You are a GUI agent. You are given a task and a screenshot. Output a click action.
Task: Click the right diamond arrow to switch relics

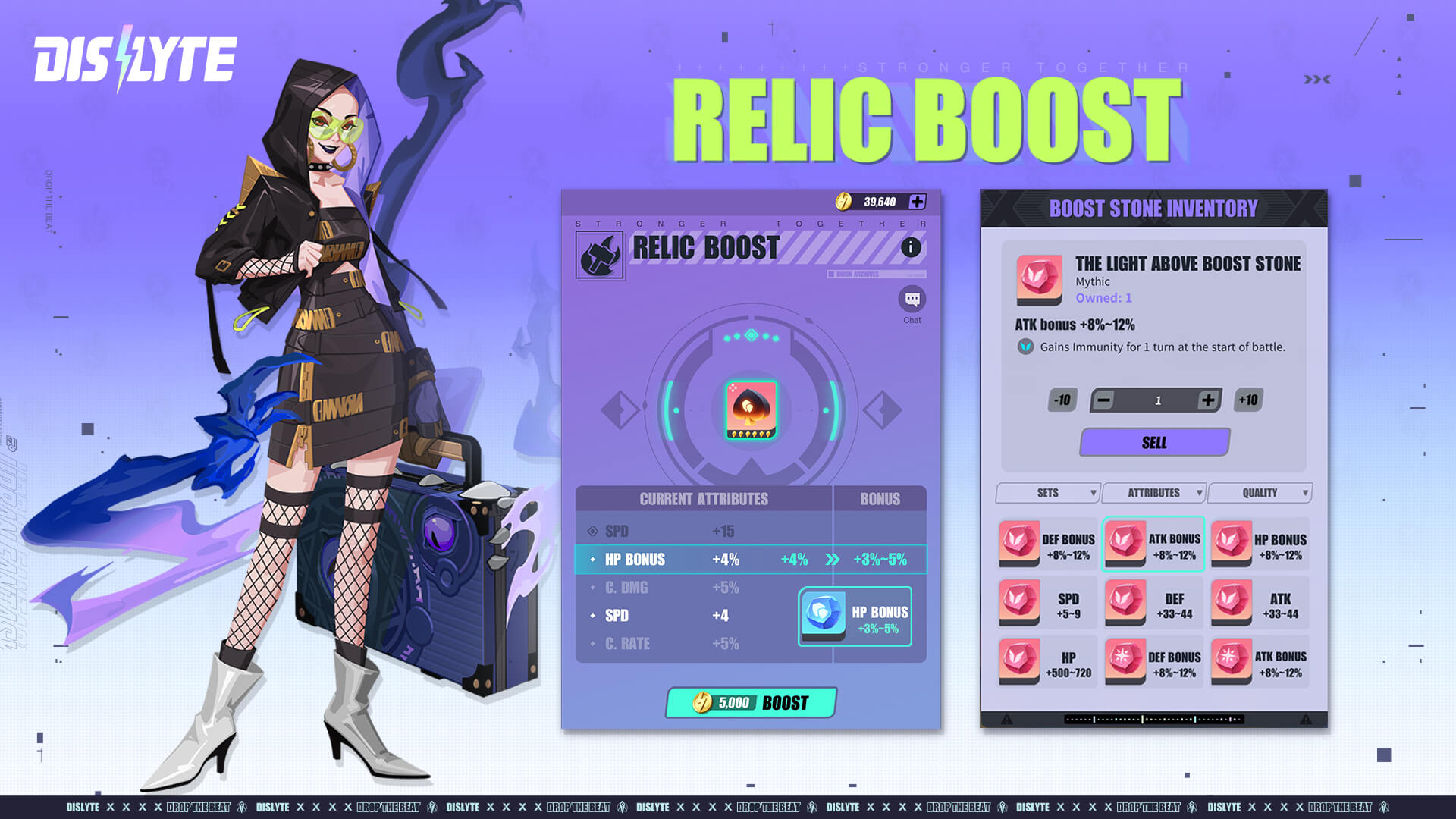point(882,409)
